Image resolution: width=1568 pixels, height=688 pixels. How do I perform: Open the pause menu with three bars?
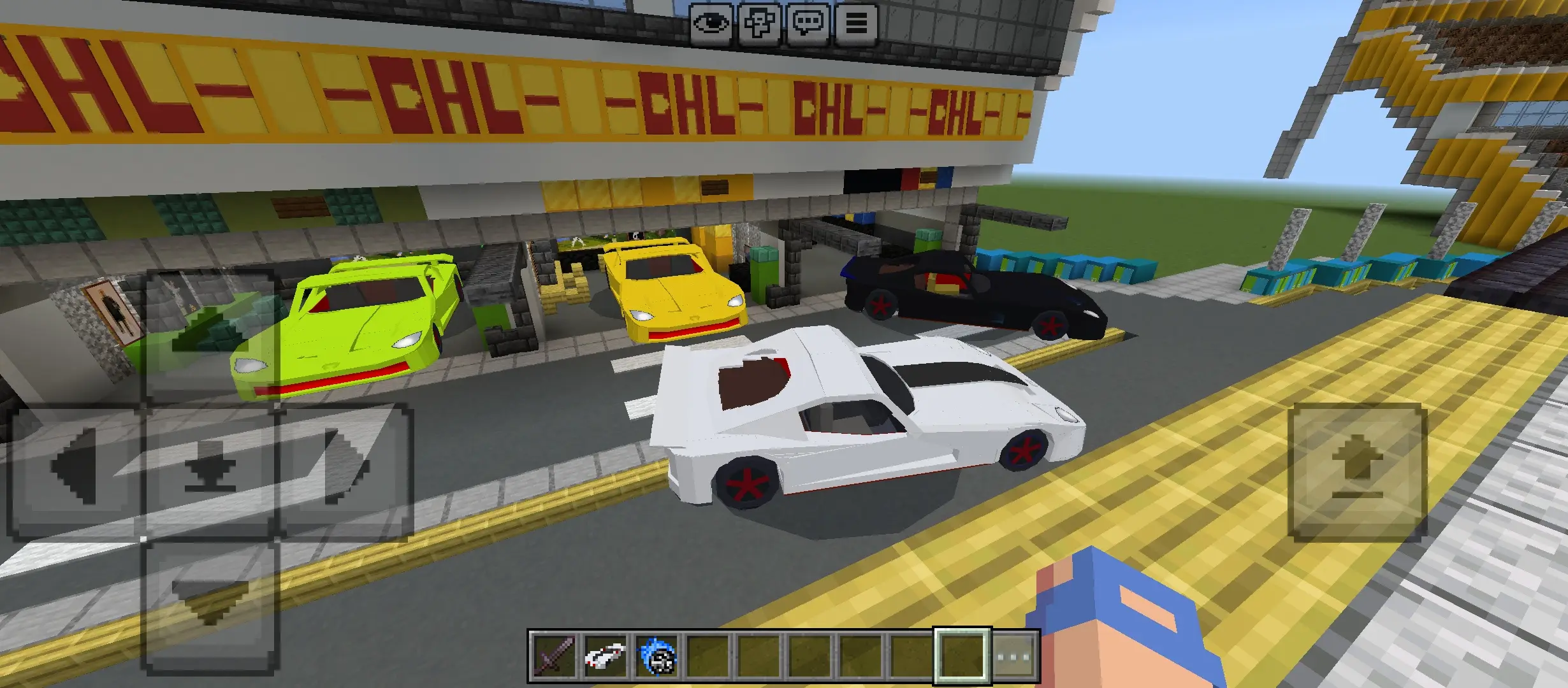coord(856,24)
